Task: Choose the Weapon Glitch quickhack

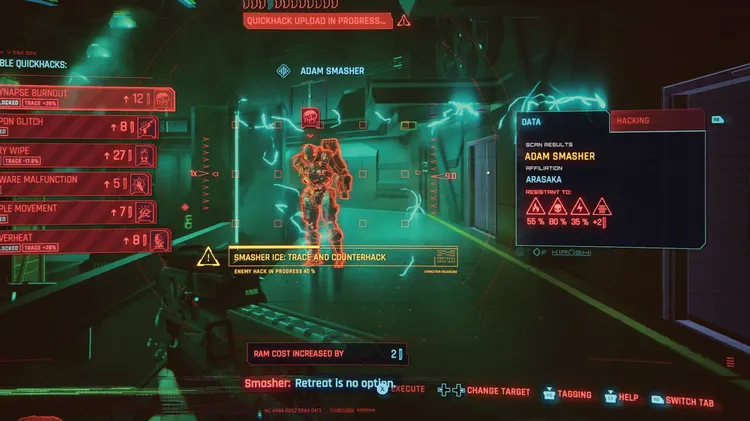Action: (80, 126)
